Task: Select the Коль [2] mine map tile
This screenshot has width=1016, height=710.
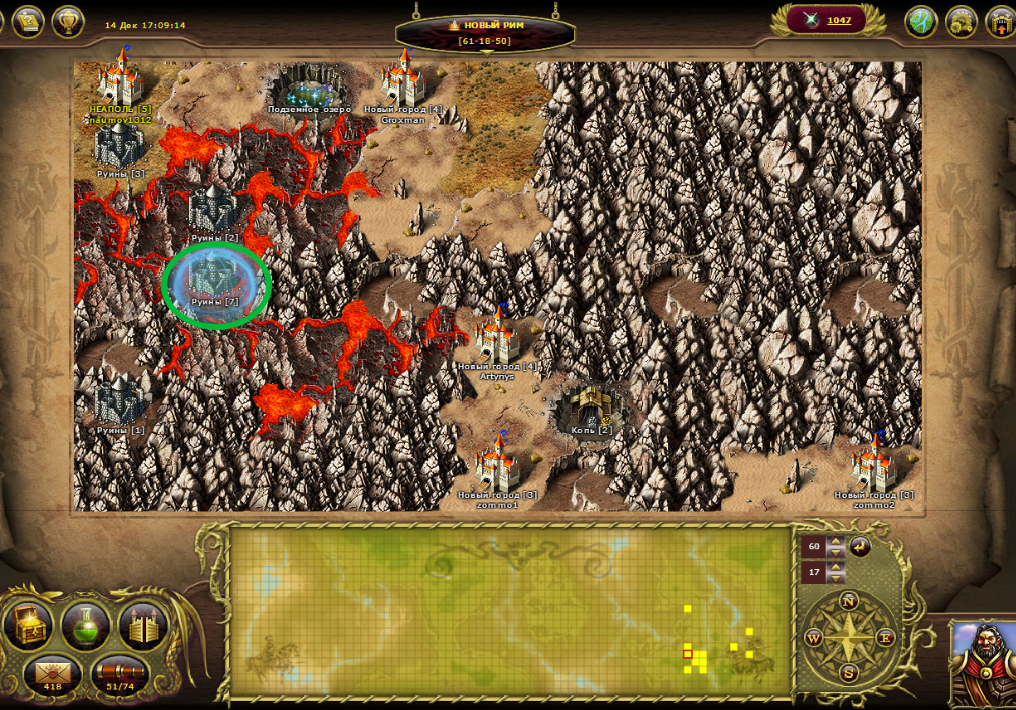Action: coord(592,409)
